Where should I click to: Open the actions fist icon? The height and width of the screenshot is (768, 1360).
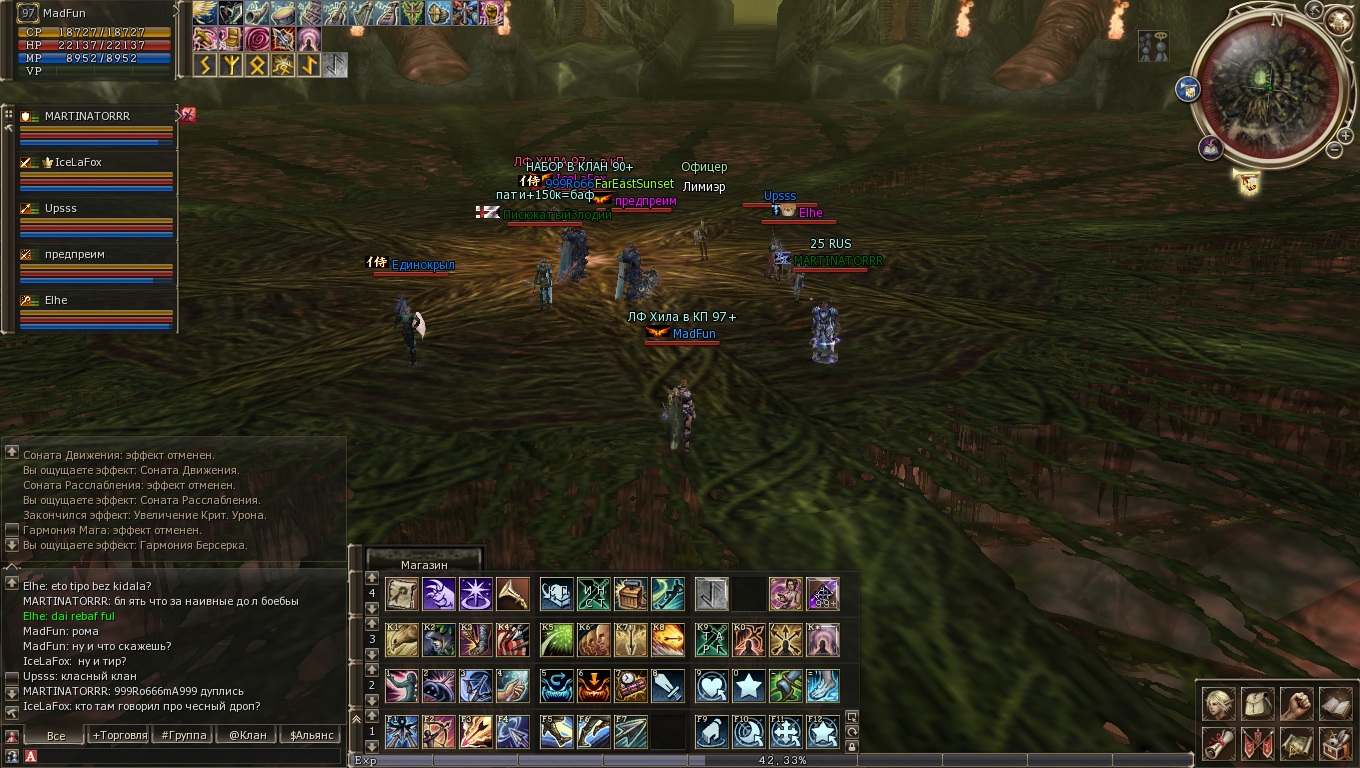click(1295, 704)
